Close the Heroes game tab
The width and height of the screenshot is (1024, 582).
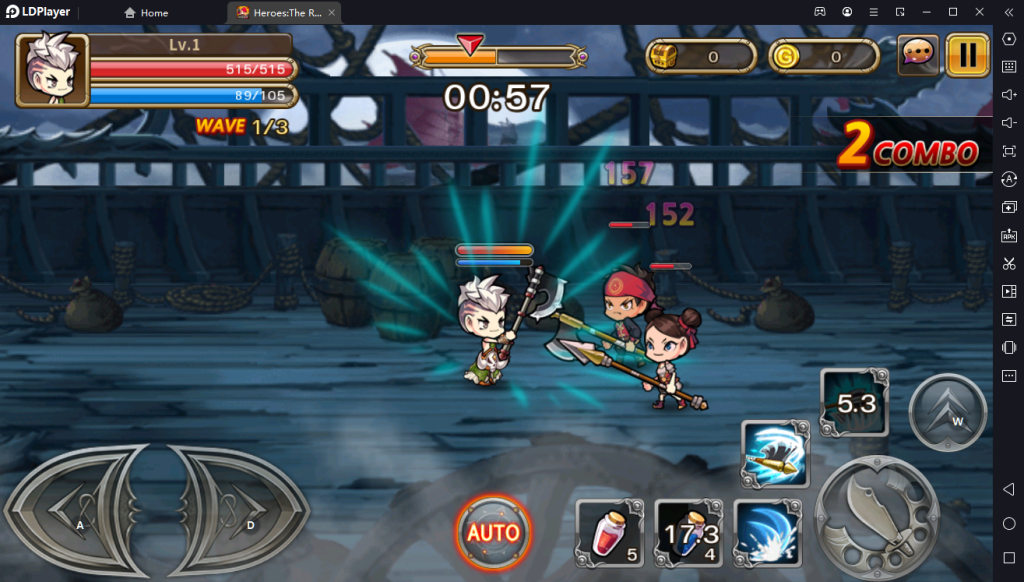pos(332,13)
